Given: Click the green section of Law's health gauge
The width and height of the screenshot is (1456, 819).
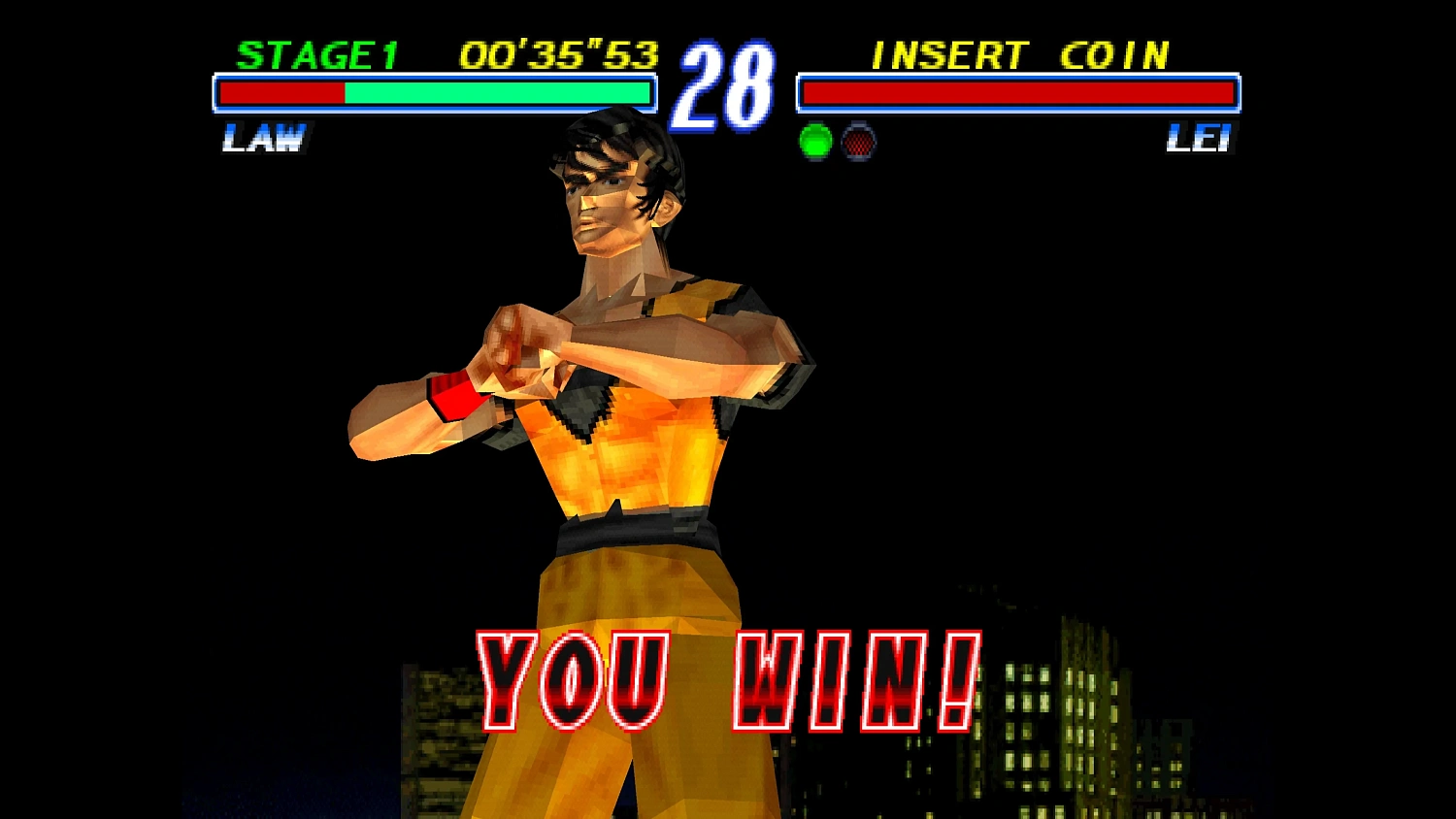Looking at the screenshot, I should coord(495,93).
